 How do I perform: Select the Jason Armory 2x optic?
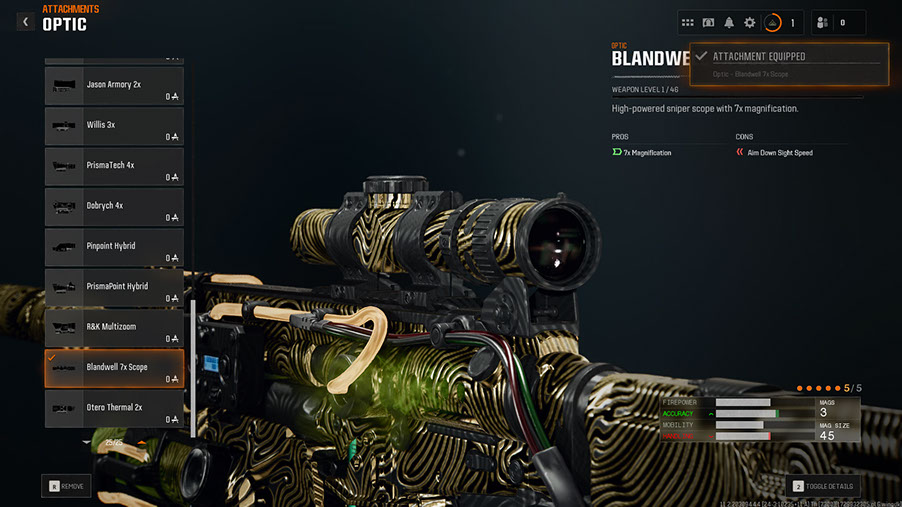(114, 86)
